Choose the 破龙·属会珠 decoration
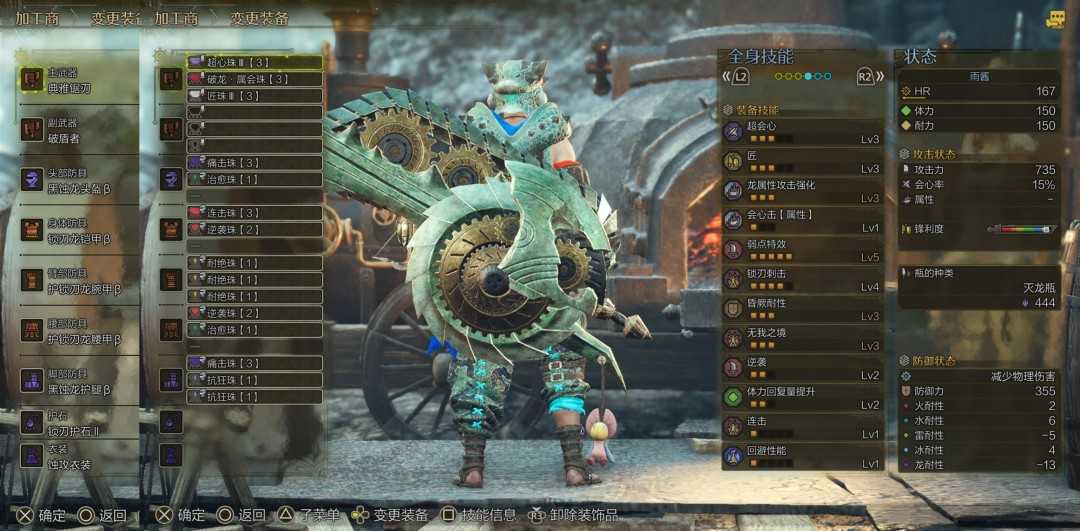 (254, 79)
